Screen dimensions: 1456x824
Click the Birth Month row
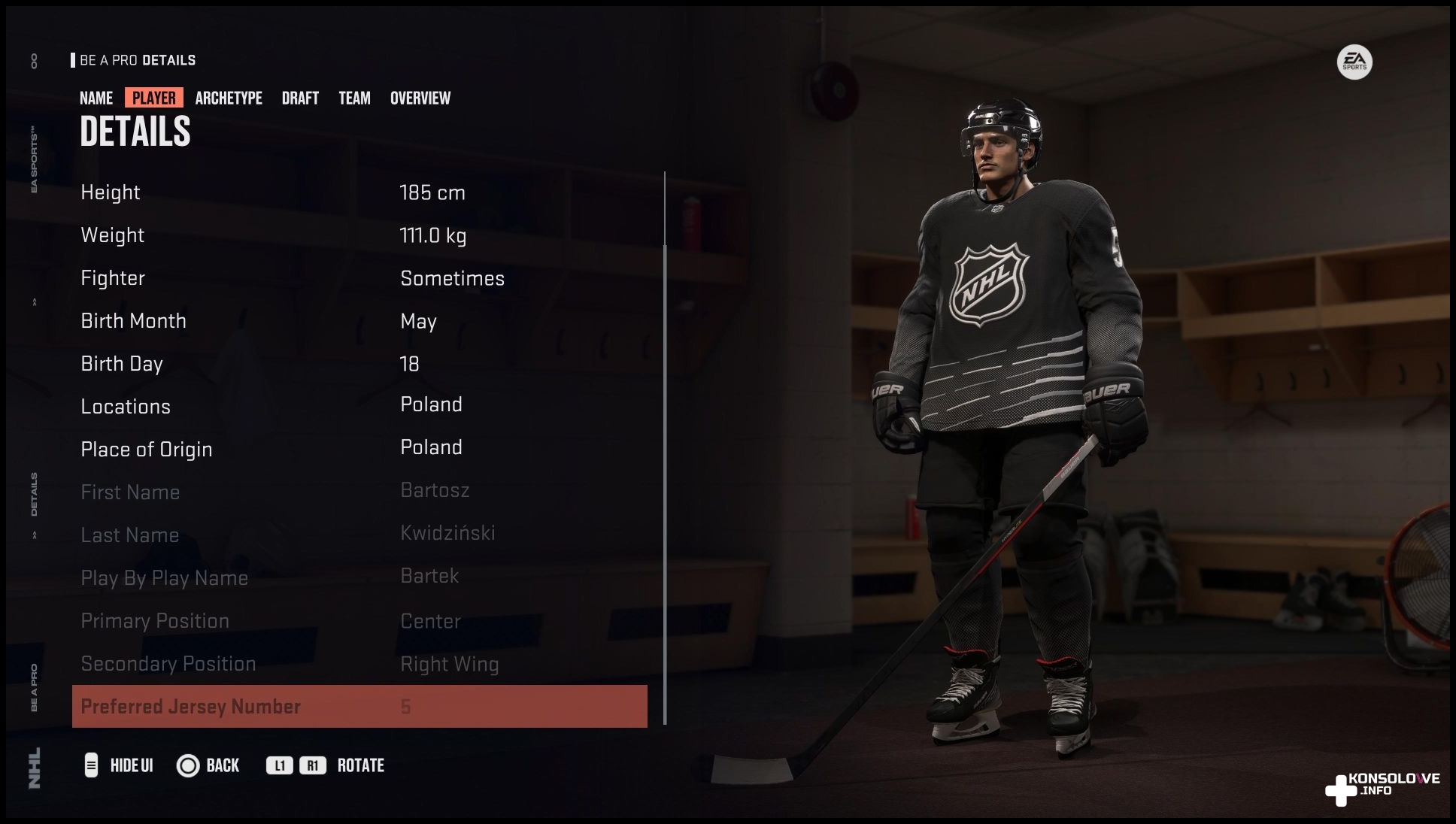(359, 321)
